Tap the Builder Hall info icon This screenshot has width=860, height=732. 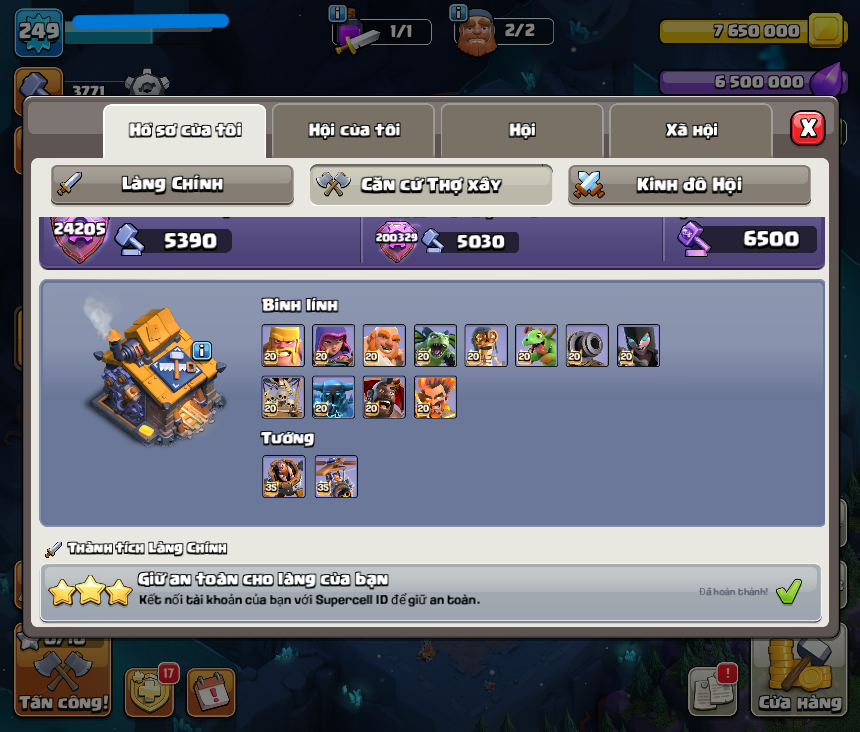pos(202,350)
